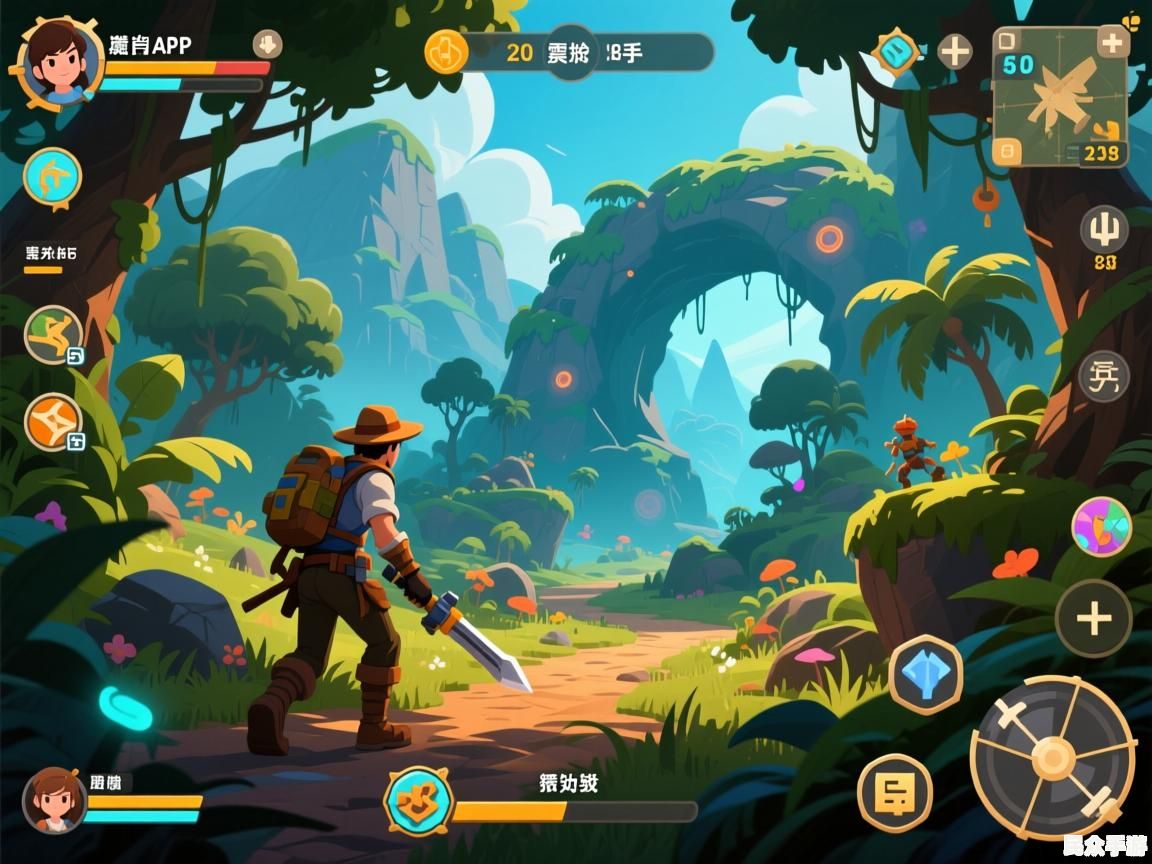The height and width of the screenshot is (864, 1152).
Task: Select the trident-symbol round button
Action: pos(1104,231)
